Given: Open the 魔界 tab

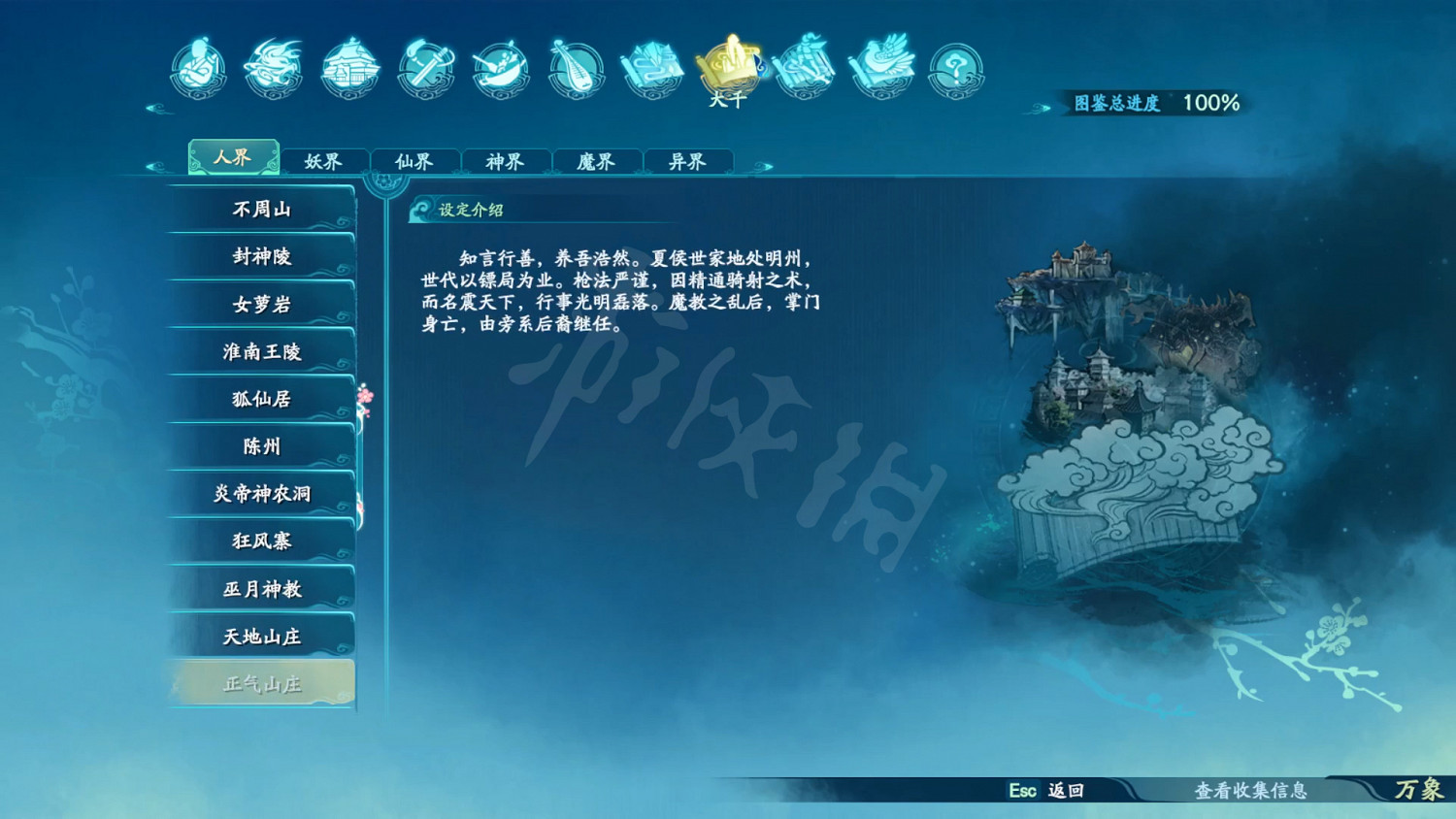Looking at the screenshot, I should pos(597,161).
